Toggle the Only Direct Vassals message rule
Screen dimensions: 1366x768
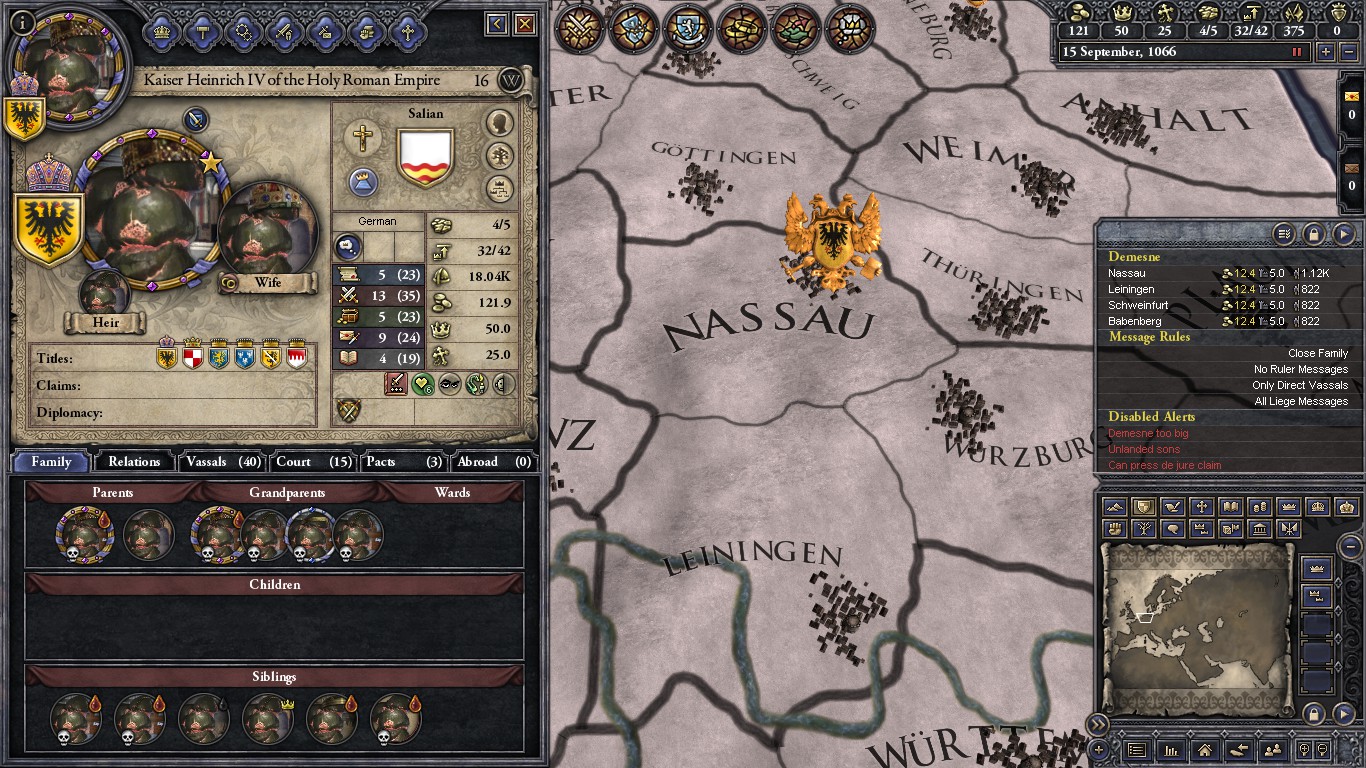(x=1299, y=385)
